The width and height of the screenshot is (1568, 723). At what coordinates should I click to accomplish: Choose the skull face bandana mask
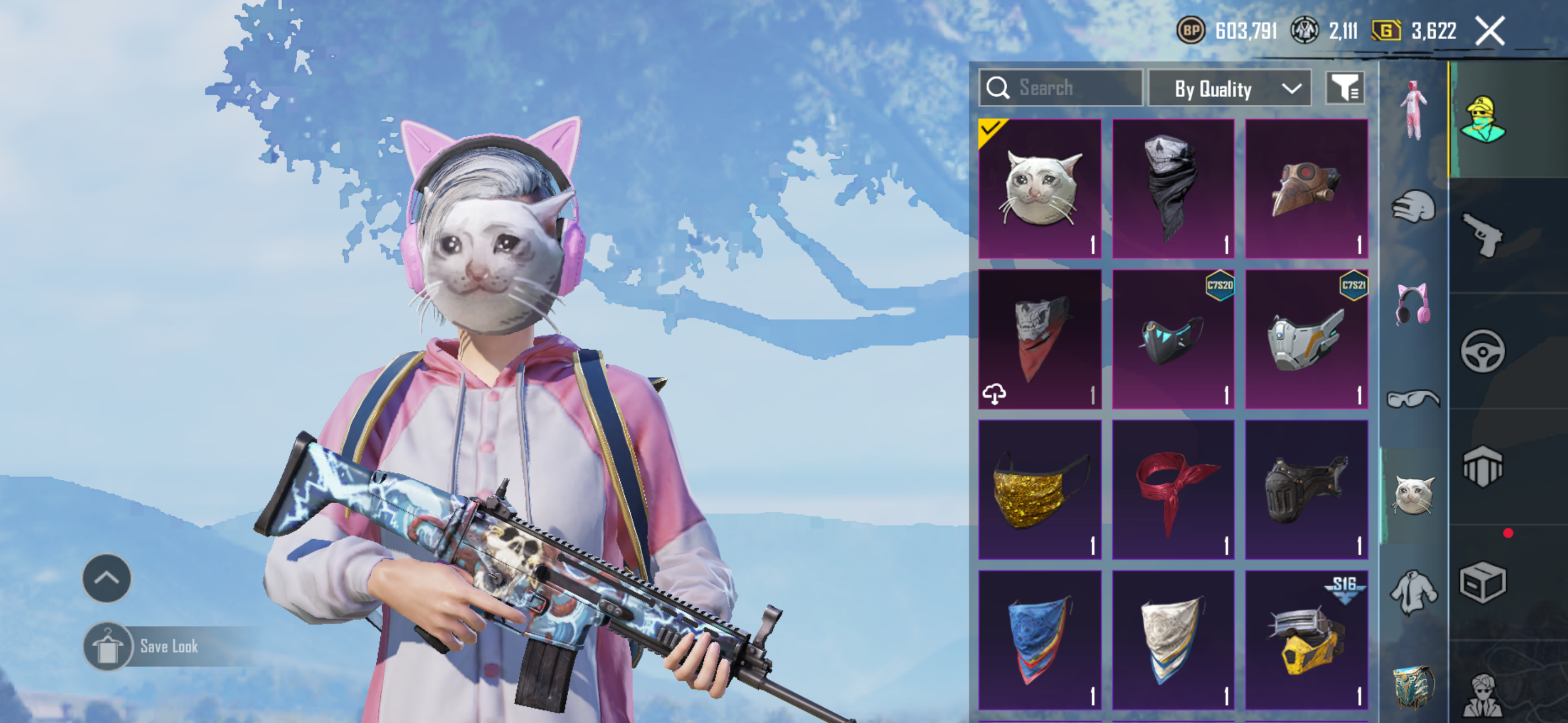click(x=1173, y=189)
